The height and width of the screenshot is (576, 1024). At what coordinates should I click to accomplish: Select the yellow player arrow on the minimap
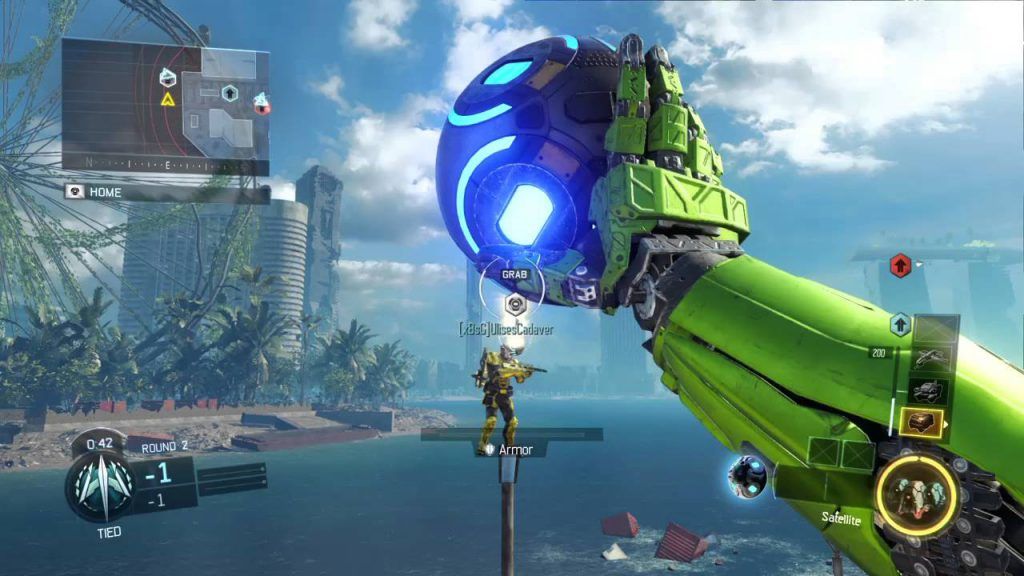click(168, 99)
